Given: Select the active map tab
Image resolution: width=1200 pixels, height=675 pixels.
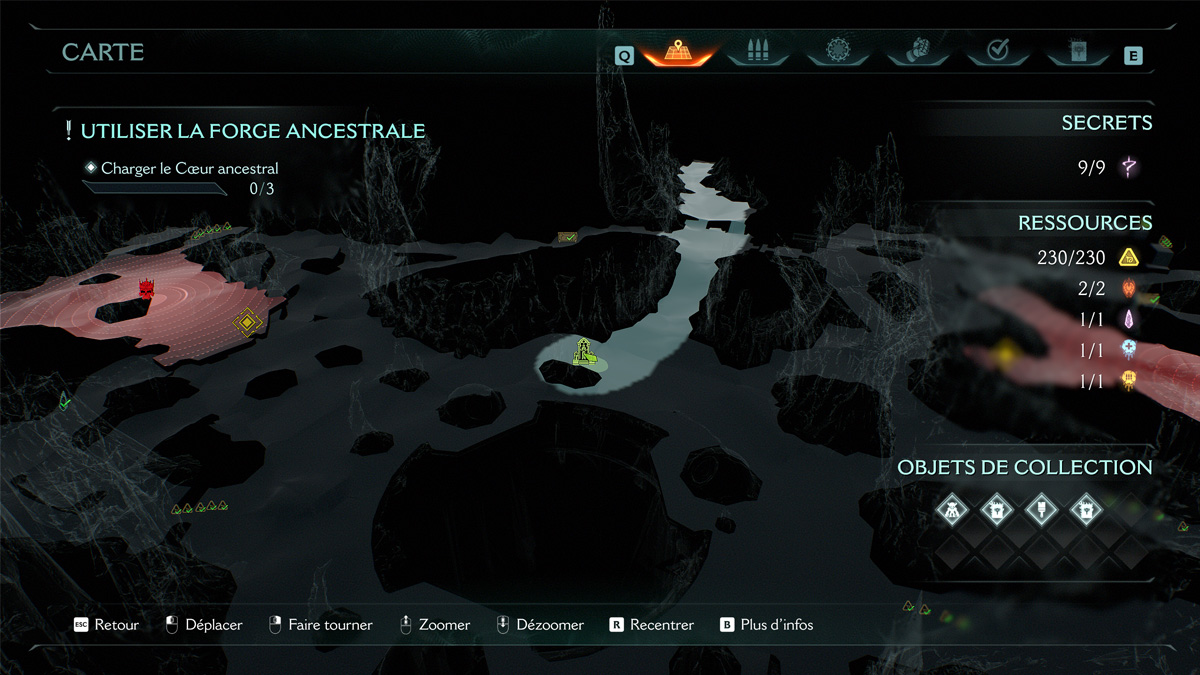Looking at the screenshot, I should pos(677,50).
